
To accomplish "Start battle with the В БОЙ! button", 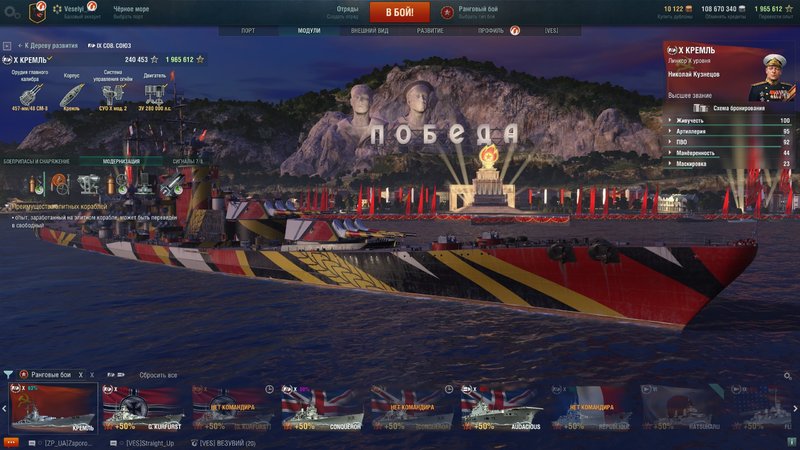I will (399, 12).
